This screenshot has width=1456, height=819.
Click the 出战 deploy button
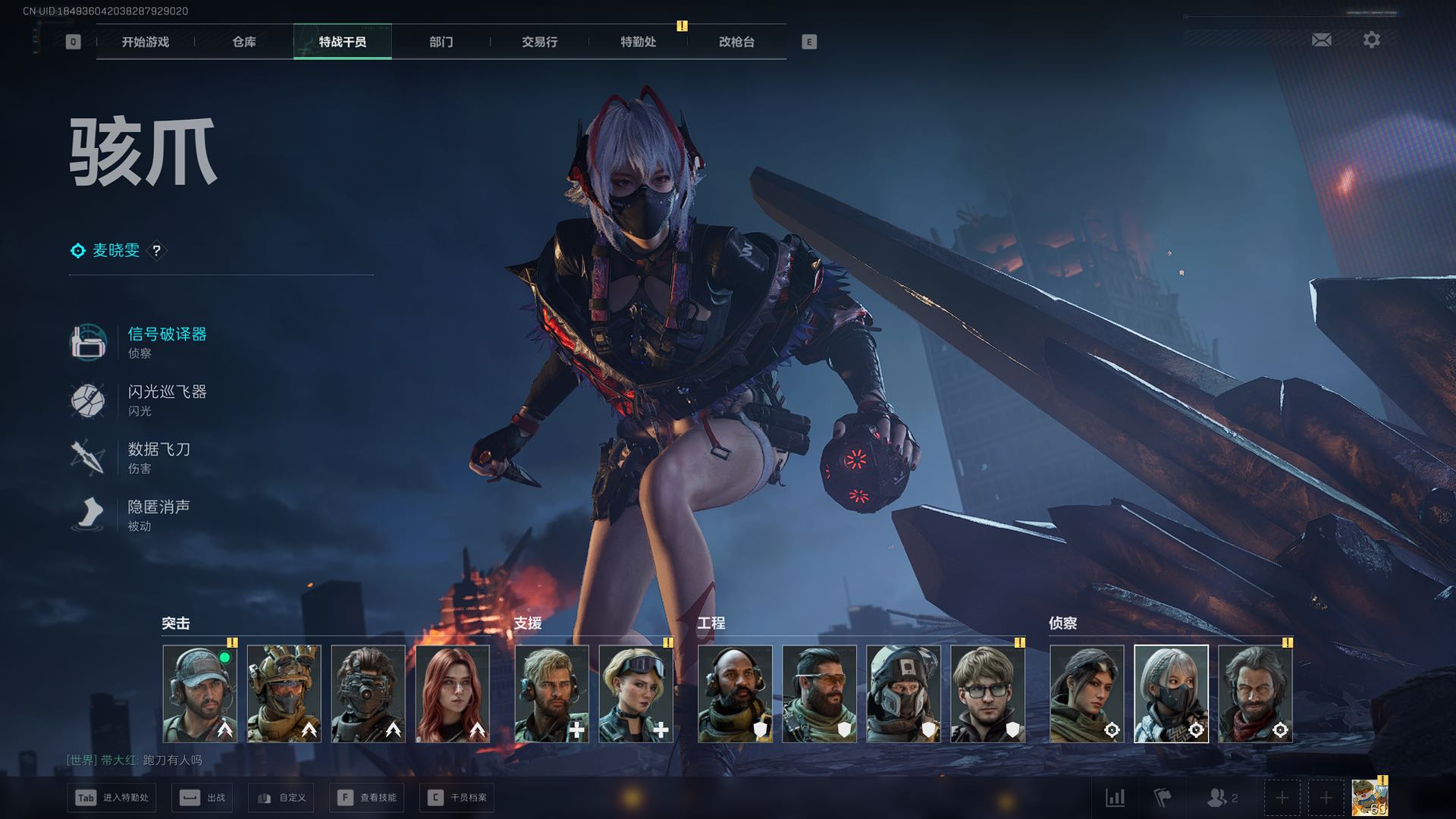[x=202, y=798]
